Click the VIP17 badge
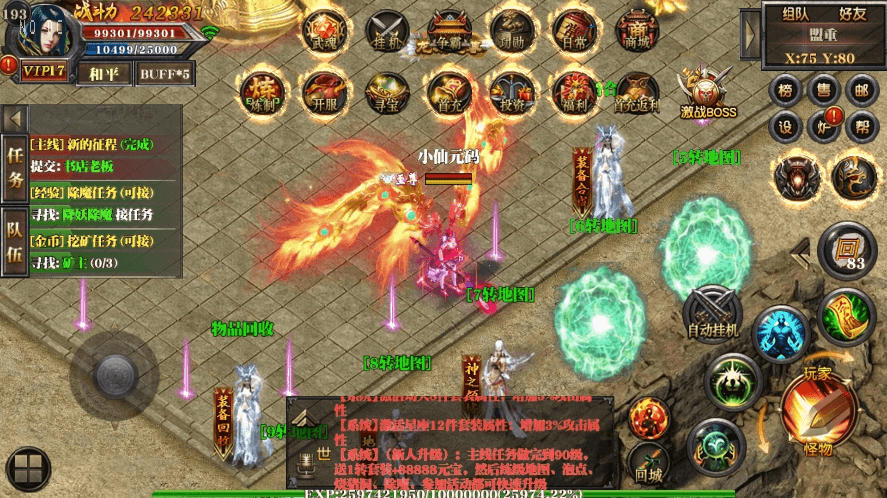 coord(44,71)
